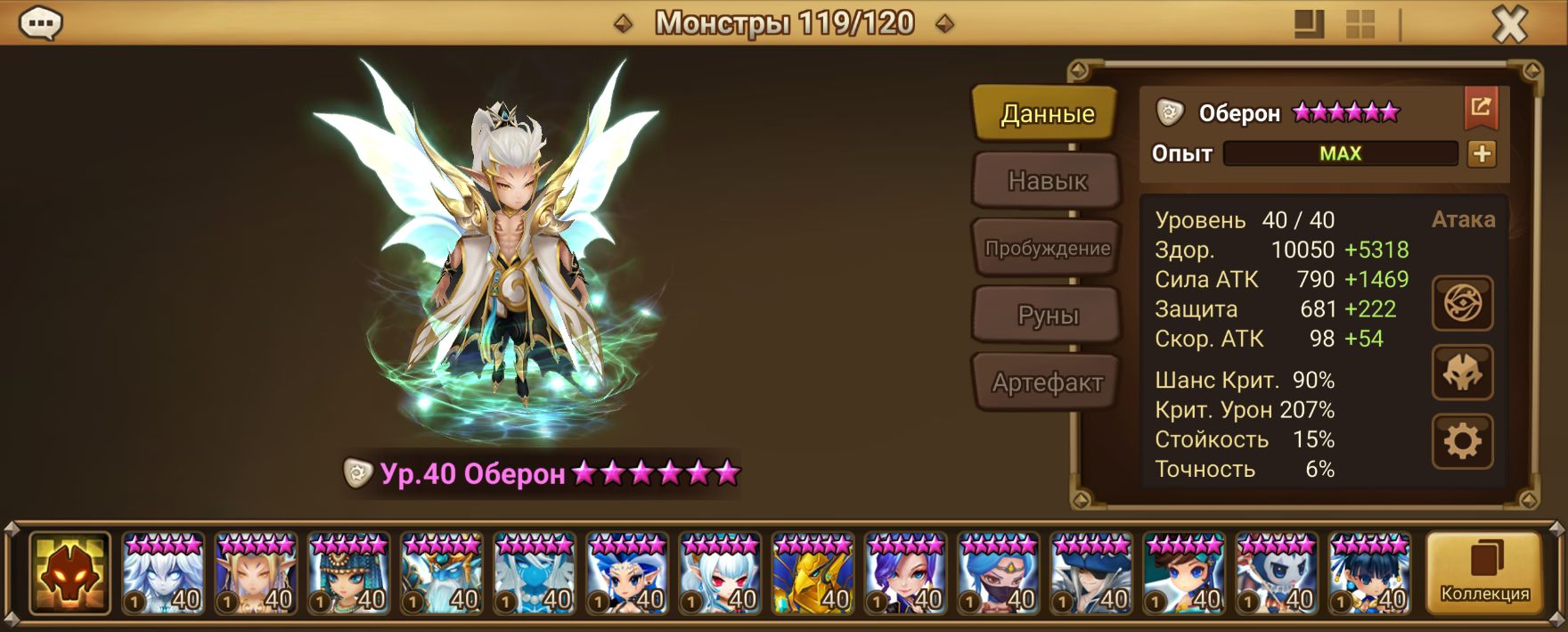Select the red monster mask filter tile
The width and height of the screenshot is (1568, 632).
point(69,573)
